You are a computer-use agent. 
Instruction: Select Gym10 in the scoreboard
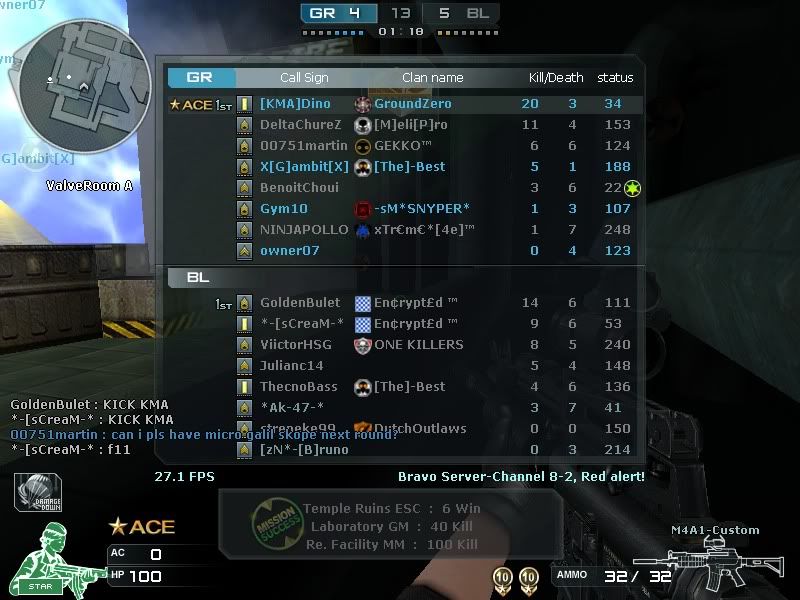click(284, 209)
